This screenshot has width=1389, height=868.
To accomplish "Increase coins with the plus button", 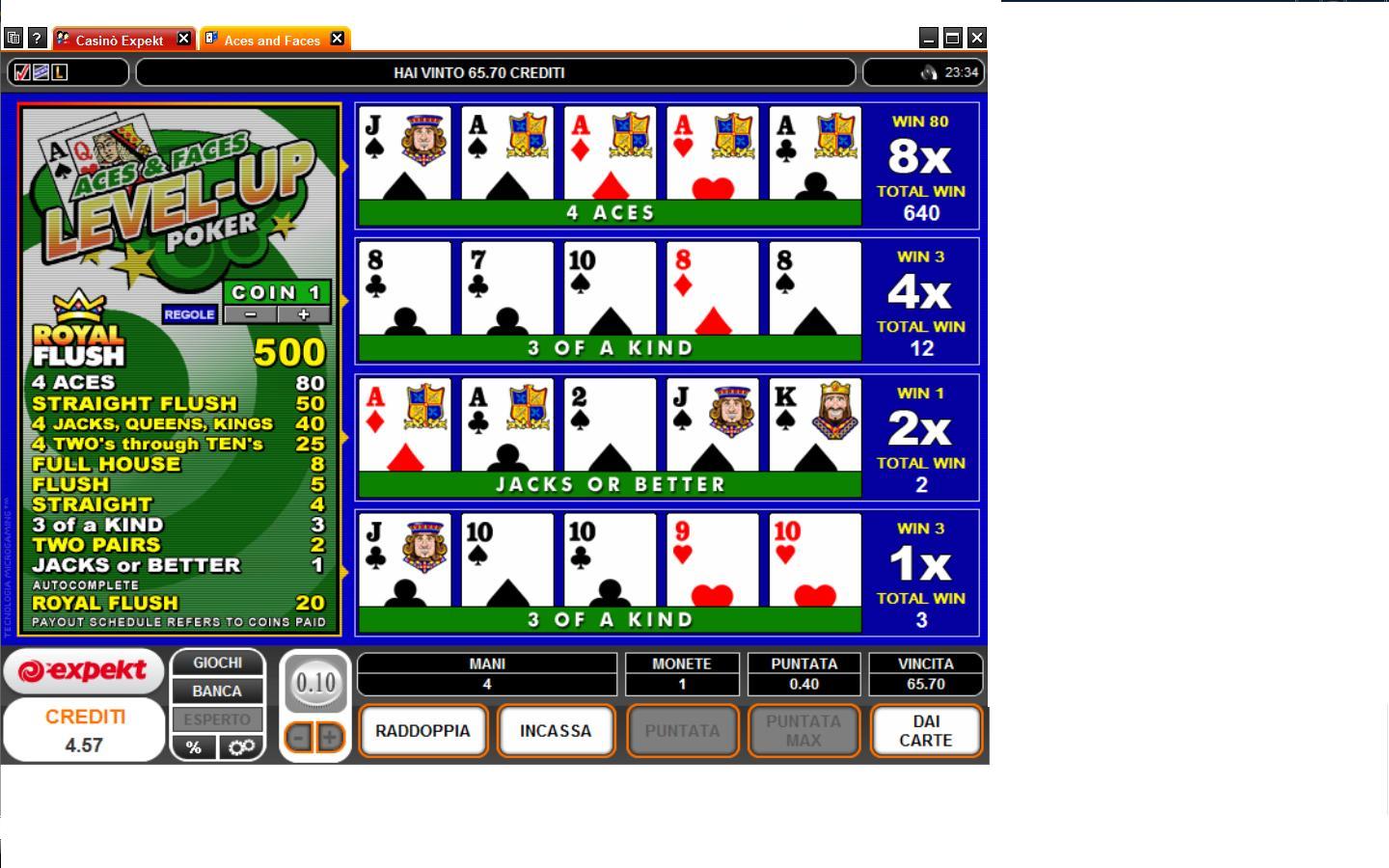I will tap(304, 314).
